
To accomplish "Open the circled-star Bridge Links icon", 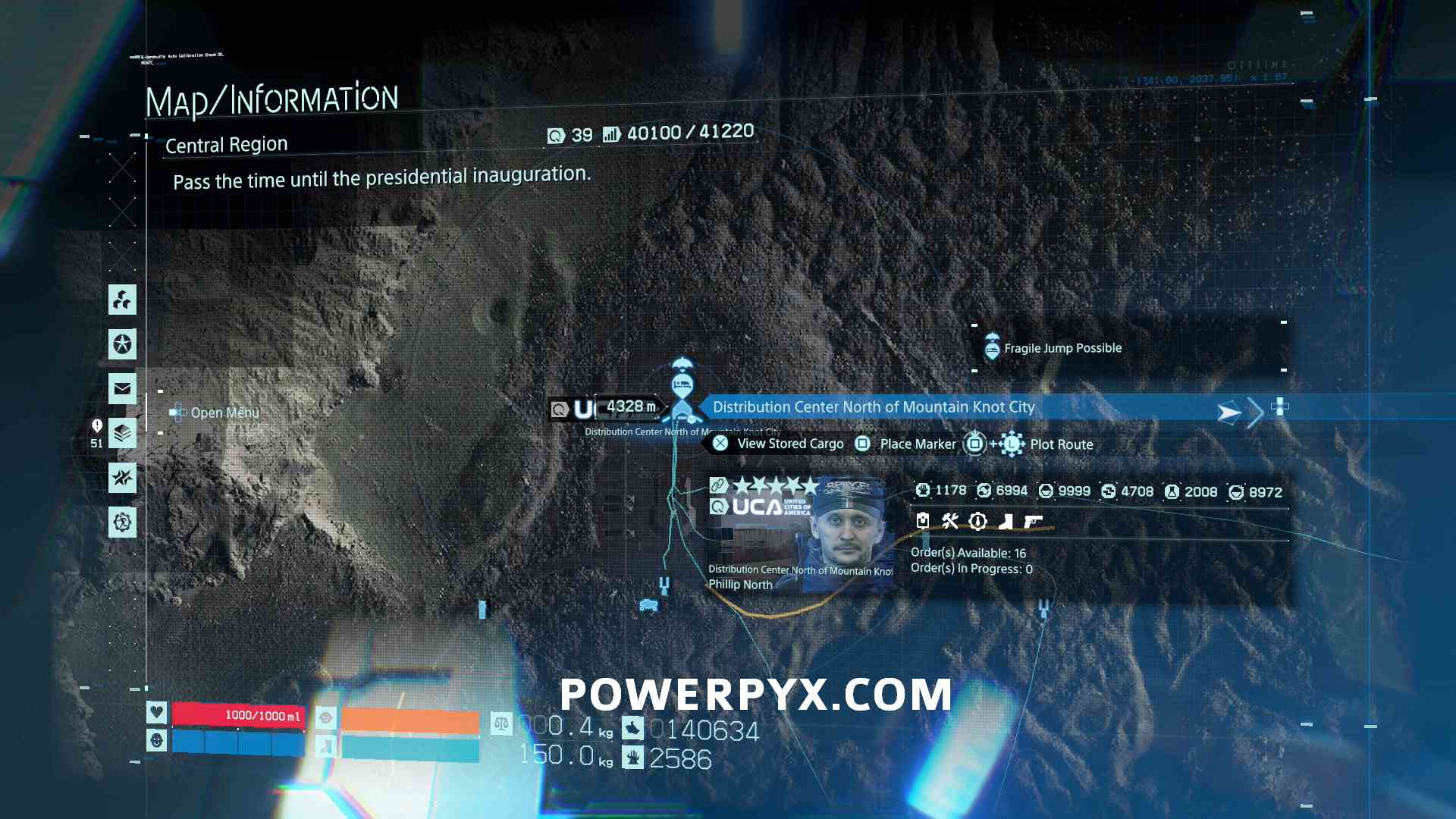I will tap(122, 344).
